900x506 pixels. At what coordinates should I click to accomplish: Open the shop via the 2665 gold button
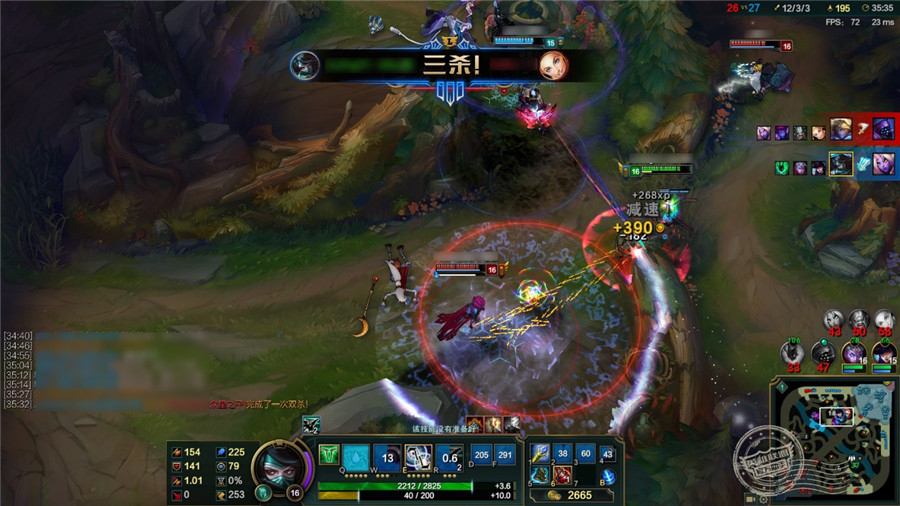point(572,495)
